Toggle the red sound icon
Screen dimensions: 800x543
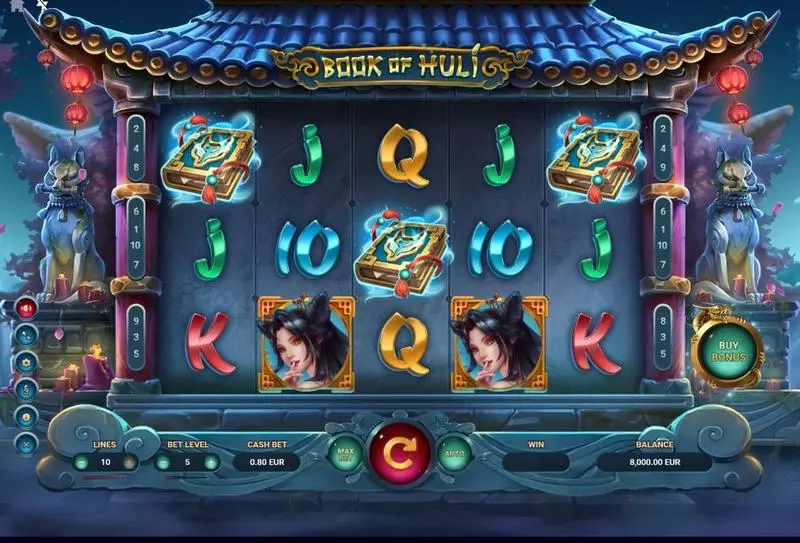tap(27, 308)
